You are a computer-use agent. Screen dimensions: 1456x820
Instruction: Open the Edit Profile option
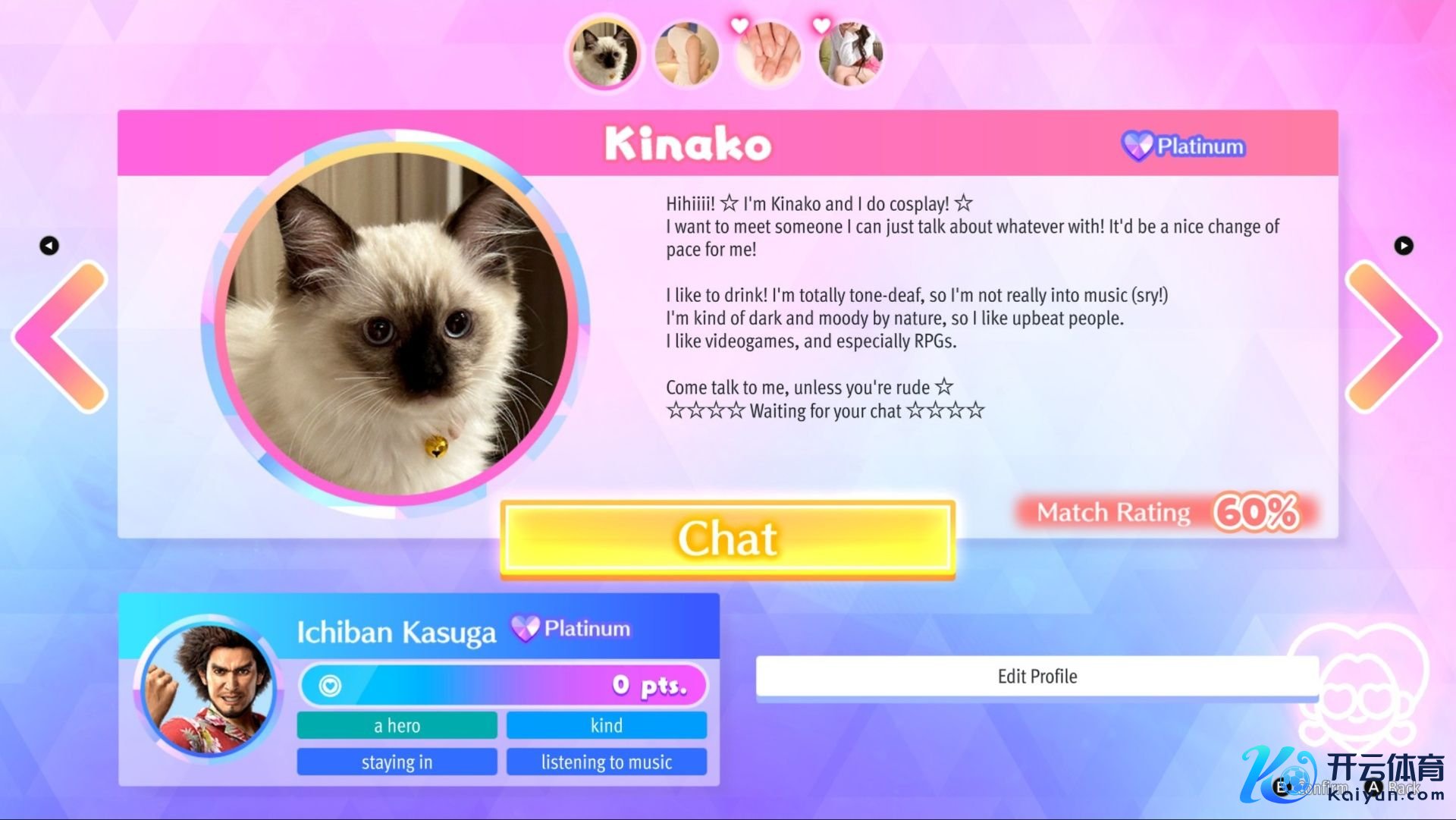(1037, 676)
